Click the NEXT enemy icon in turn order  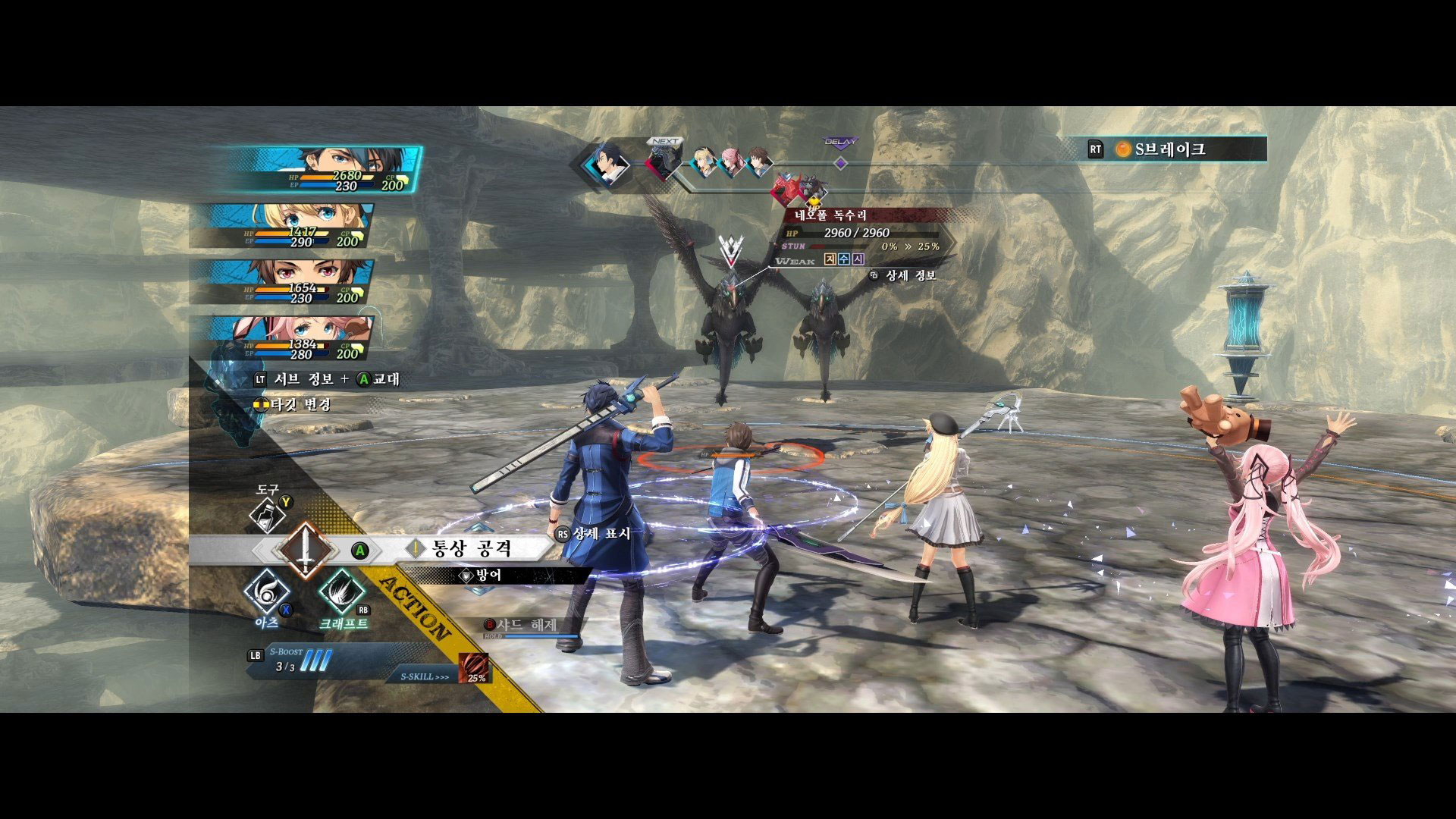(664, 162)
